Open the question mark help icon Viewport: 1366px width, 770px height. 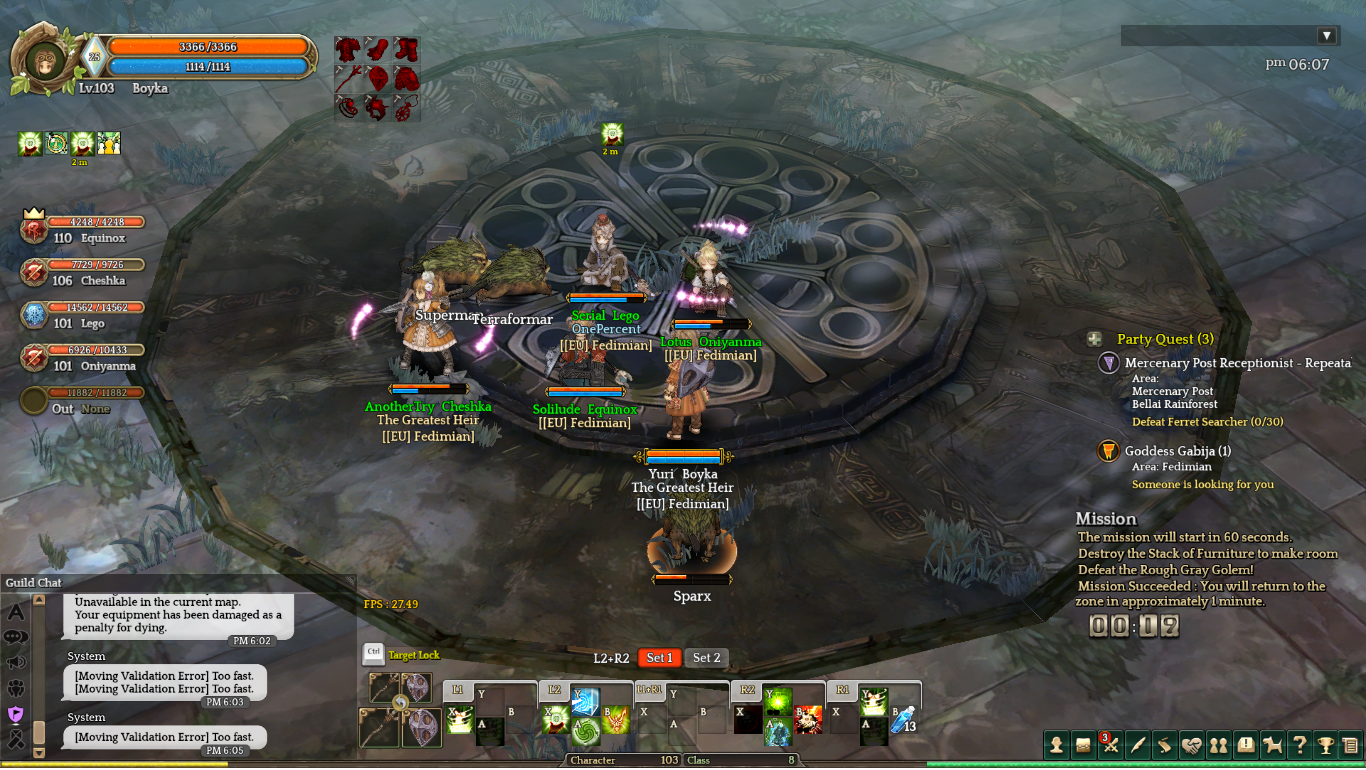coord(1299,744)
